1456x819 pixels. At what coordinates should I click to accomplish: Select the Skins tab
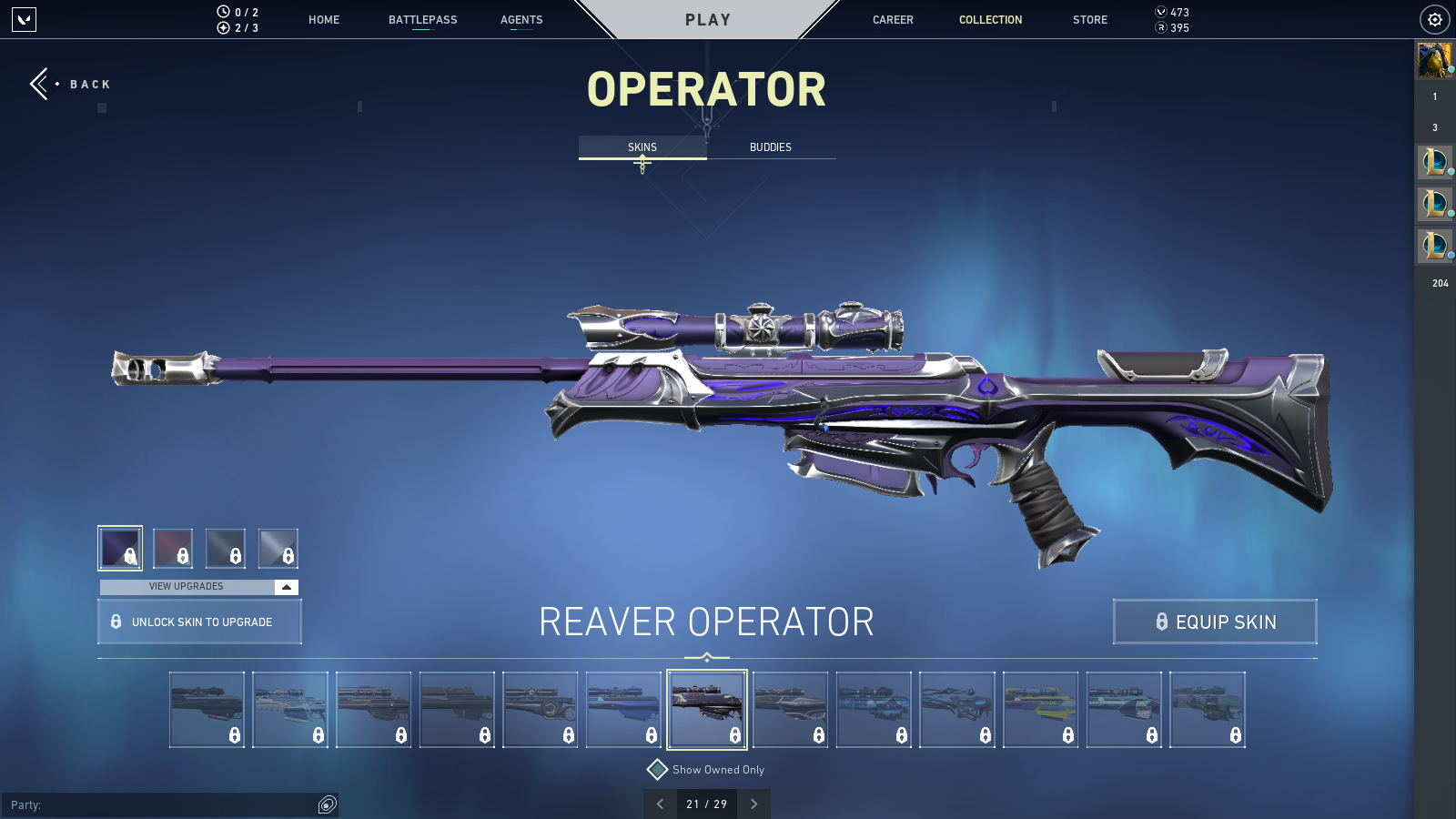642,147
